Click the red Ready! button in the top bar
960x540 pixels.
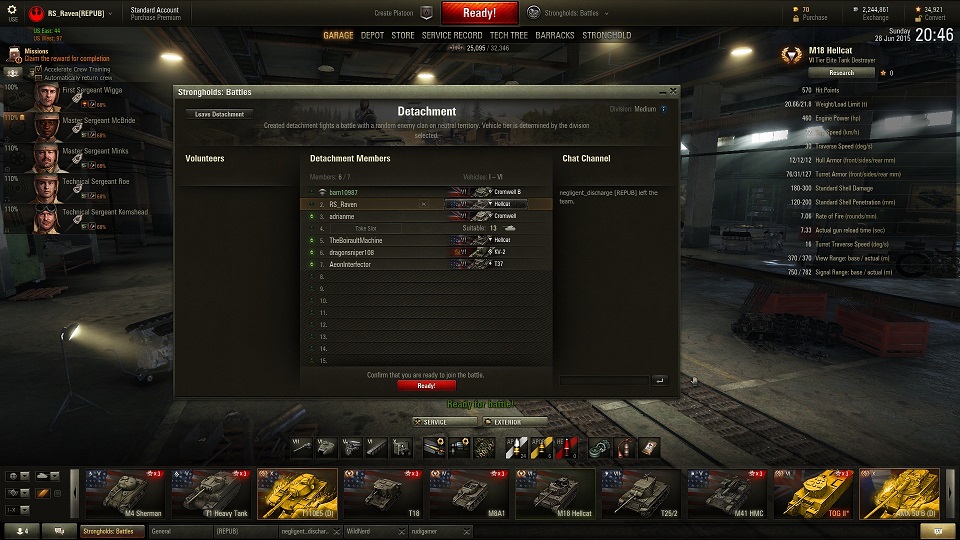click(x=480, y=13)
